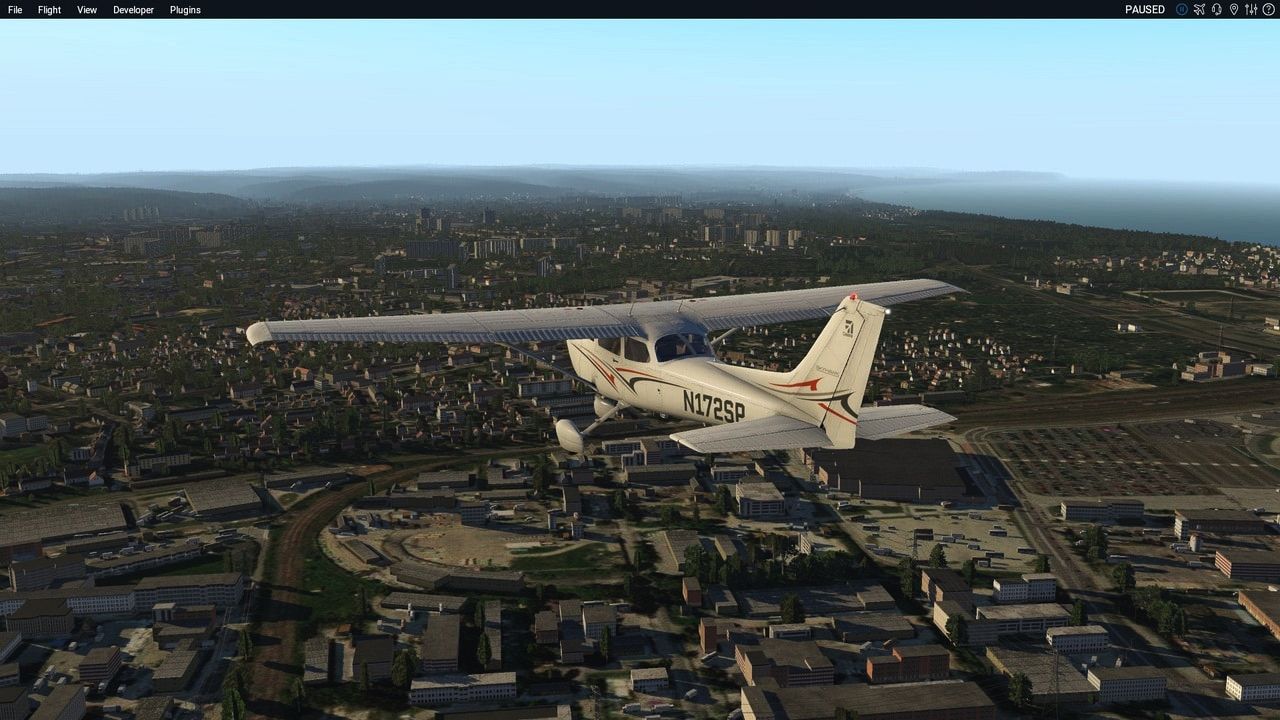
Task: Show the map using the location pin icon
Action: coord(1234,9)
